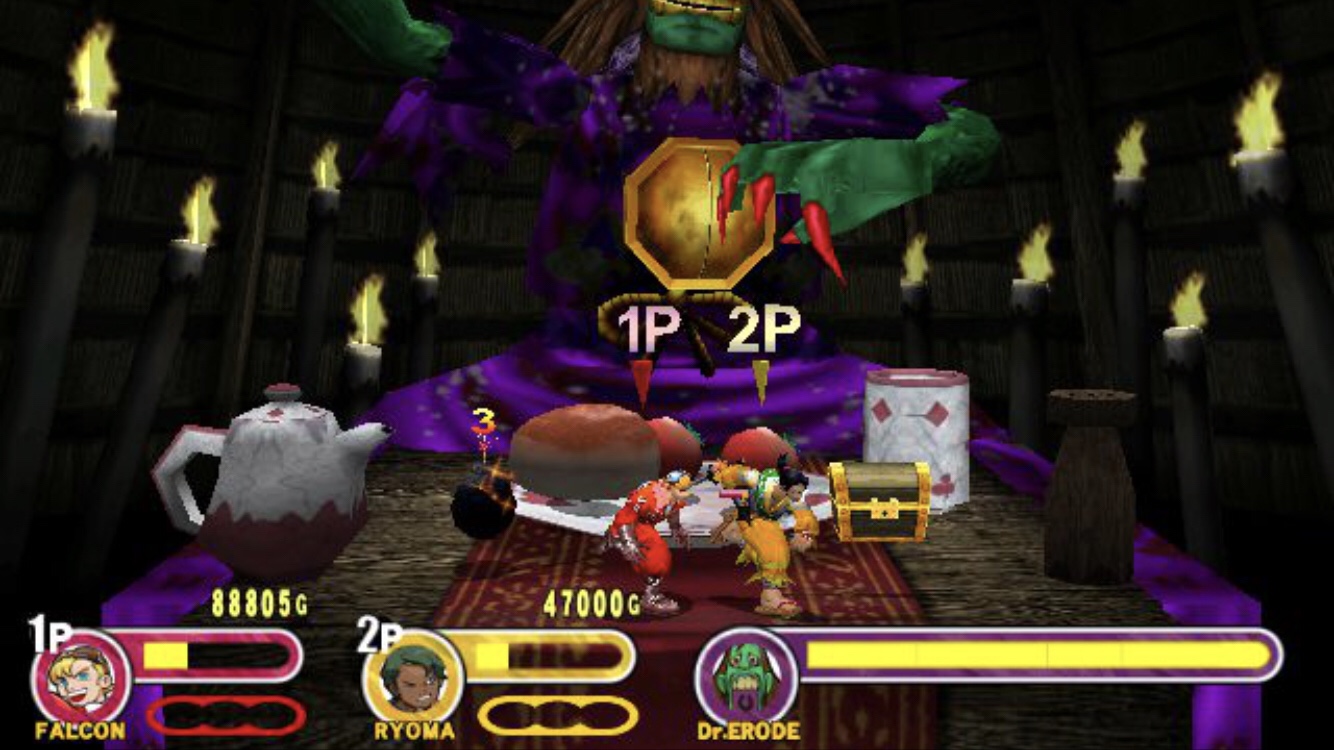Click Falcon's 1P character portrait

click(82, 676)
